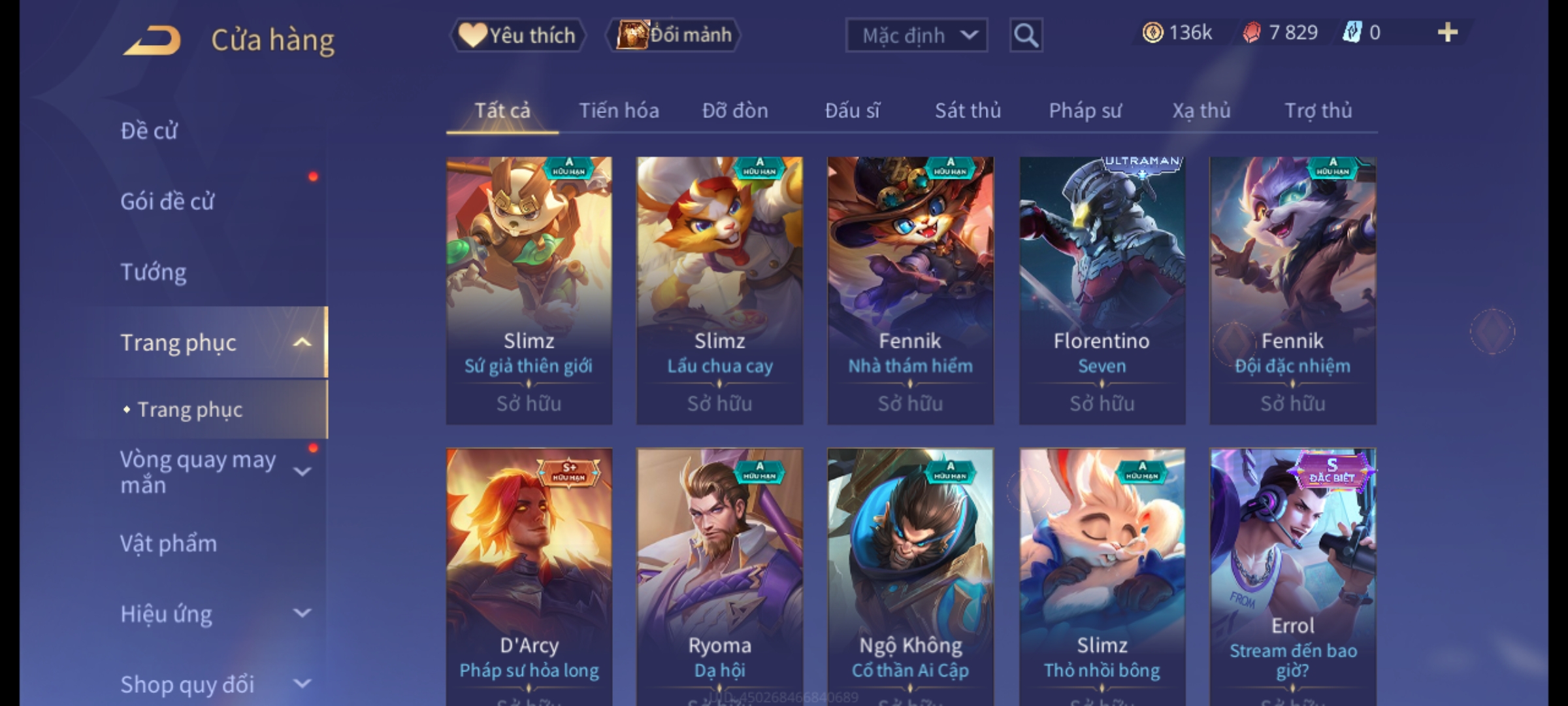The width and height of the screenshot is (1568, 706).
Task: Open the Yêu thích favorites list
Action: click(518, 35)
